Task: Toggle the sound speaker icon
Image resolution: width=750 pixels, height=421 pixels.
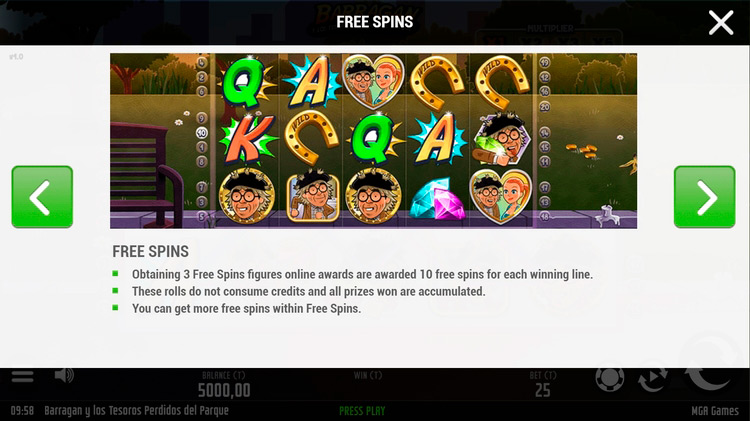Action: (x=64, y=376)
